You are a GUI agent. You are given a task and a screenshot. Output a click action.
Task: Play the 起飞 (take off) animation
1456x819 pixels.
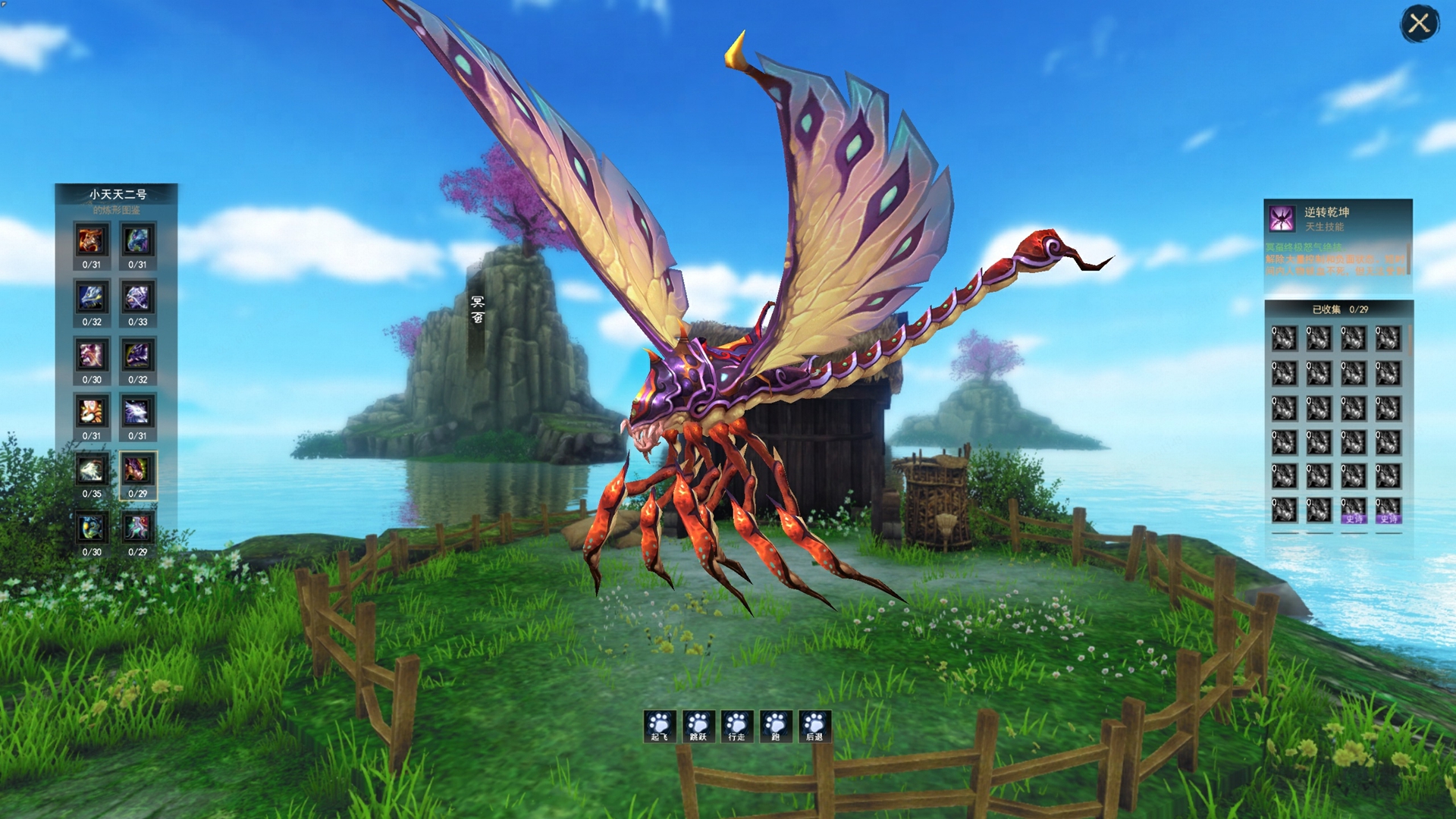659,726
